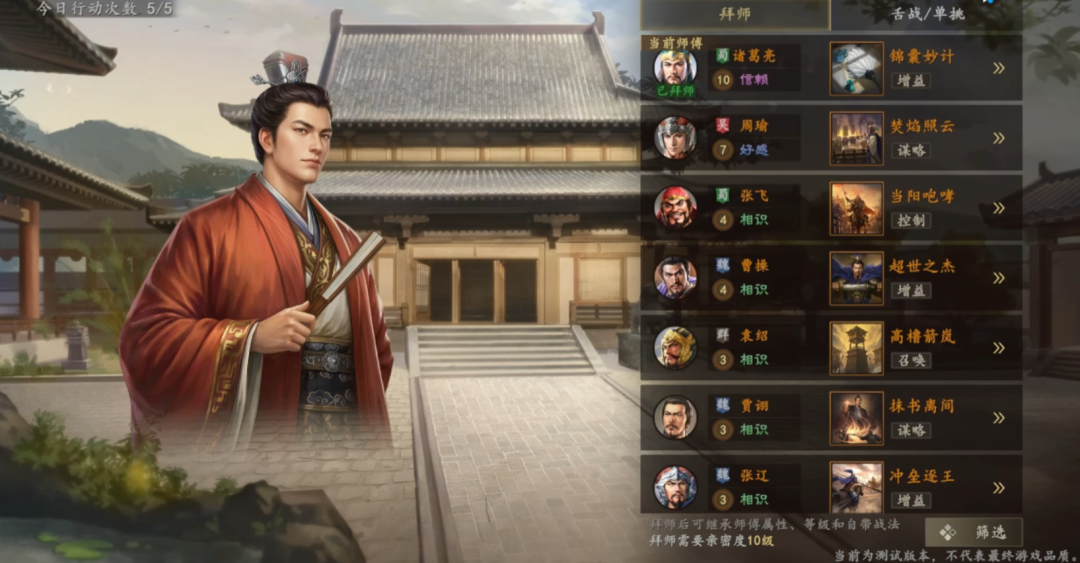Expand the arrow on 周瑜's row

pos(998,138)
